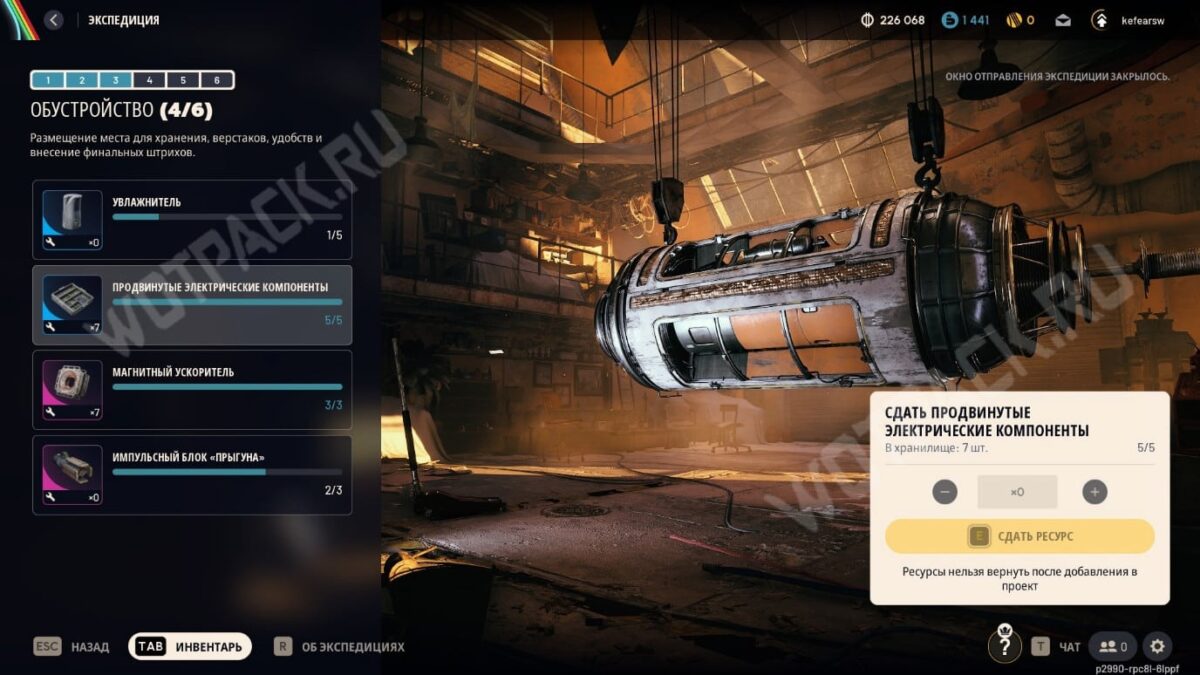The width and height of the screenshot is (1200, 675).
Task: Open Об экспедициях info
Action: (x=340, y=647)
